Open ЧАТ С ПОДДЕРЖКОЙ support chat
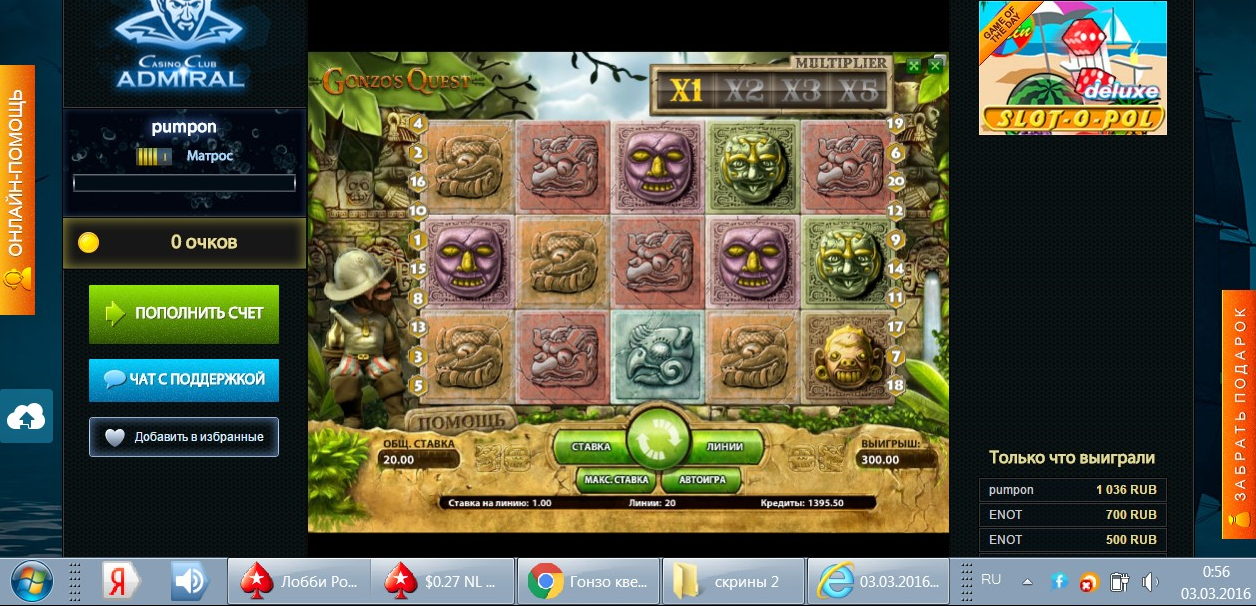Screen dimensions: 1256x606 point(183,380)
